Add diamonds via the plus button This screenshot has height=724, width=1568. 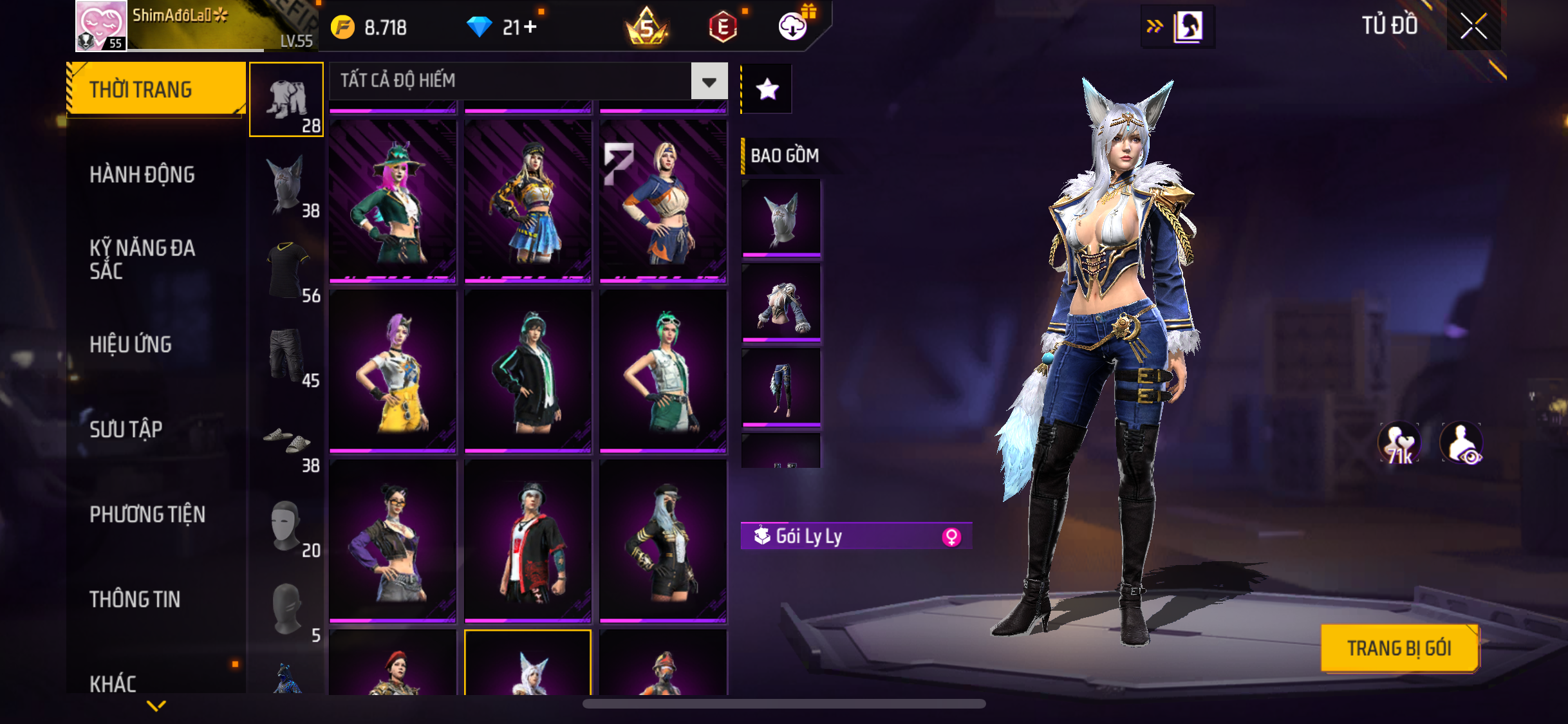pos(530,27)
